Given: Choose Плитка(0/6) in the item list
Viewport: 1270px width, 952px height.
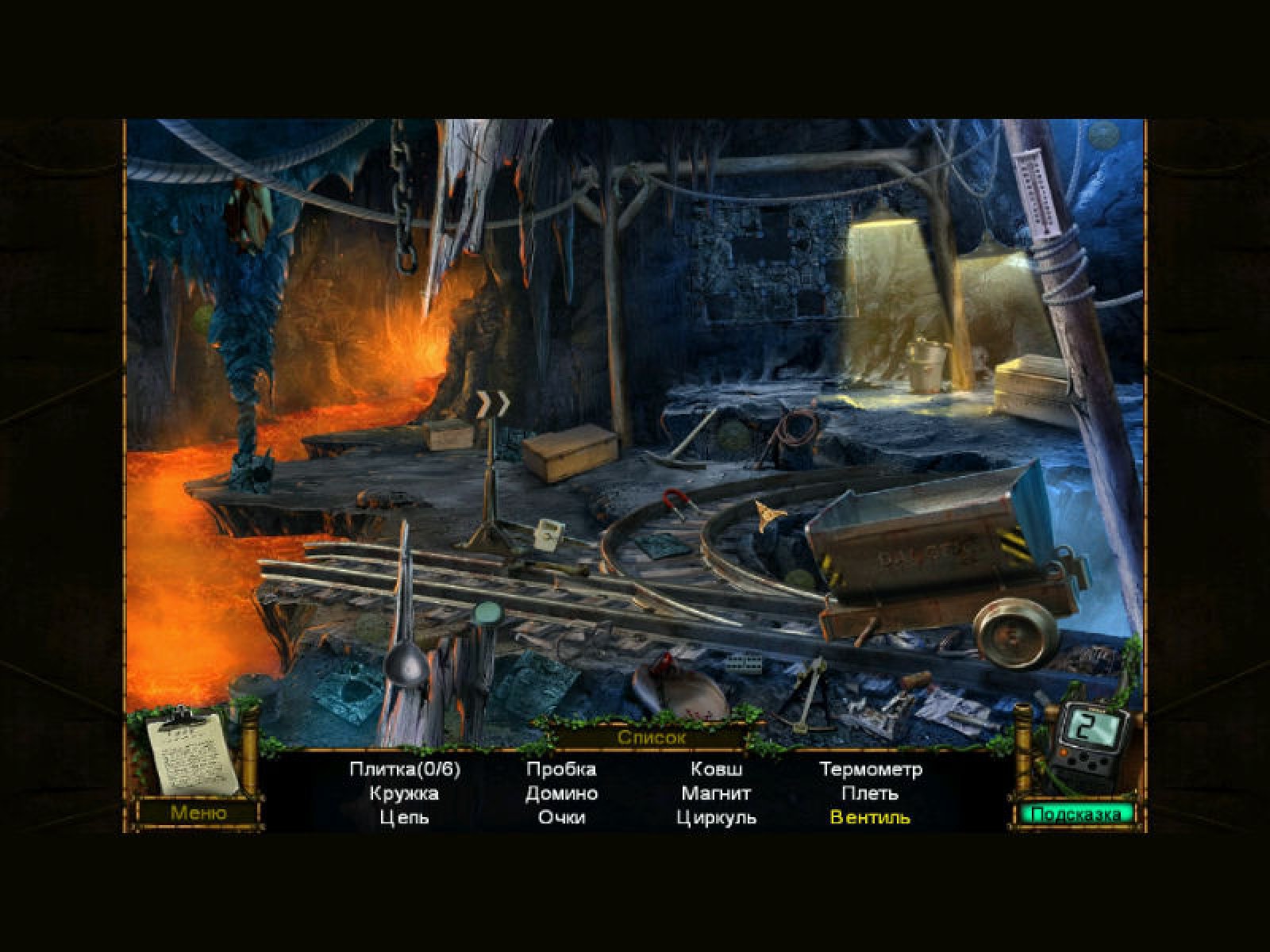Looking at the screenshot, I should [x=405, y=769].
